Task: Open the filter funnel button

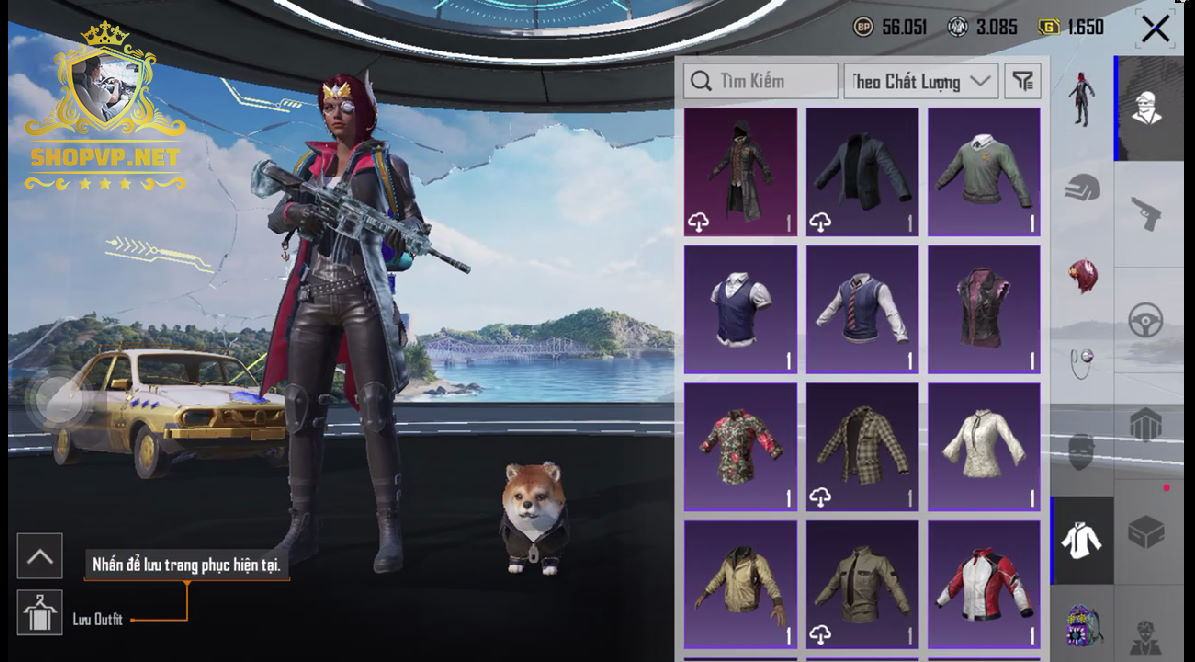Action: pos(1023,81)
